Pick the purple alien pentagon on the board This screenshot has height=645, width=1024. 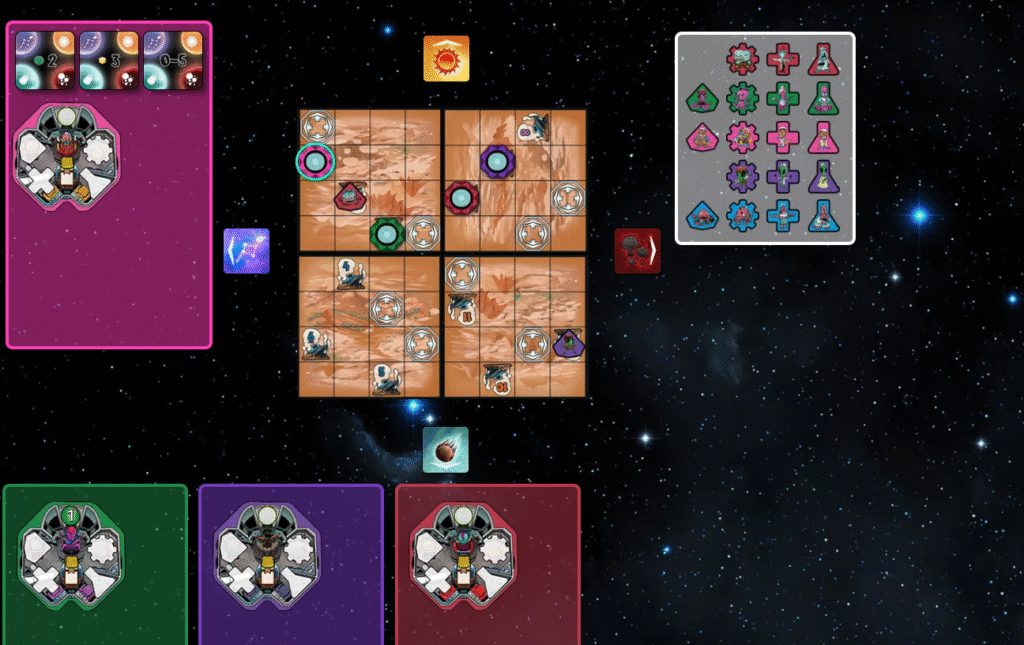click(568, 343)
